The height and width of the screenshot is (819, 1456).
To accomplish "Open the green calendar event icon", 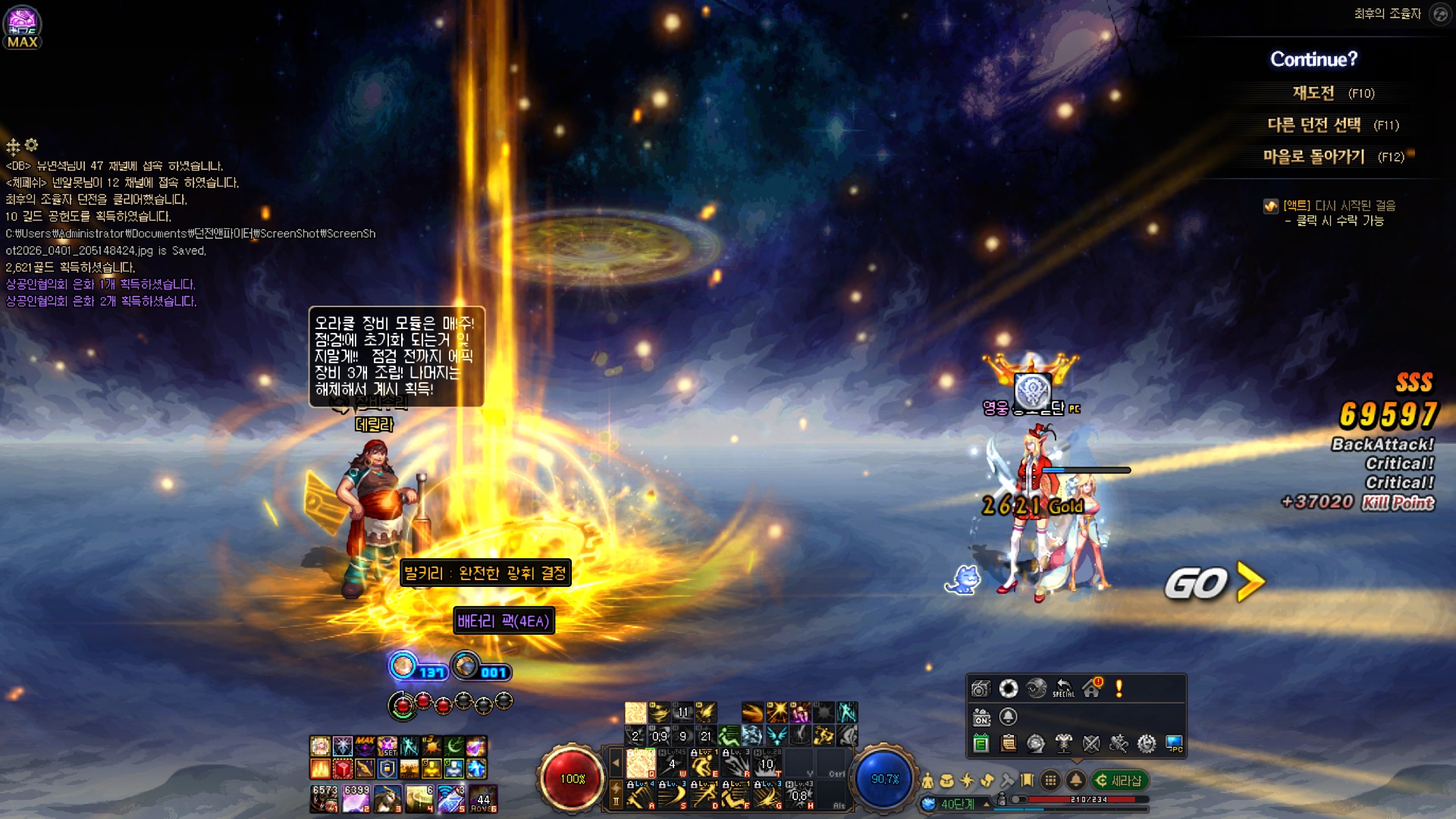I will point(981,744).
